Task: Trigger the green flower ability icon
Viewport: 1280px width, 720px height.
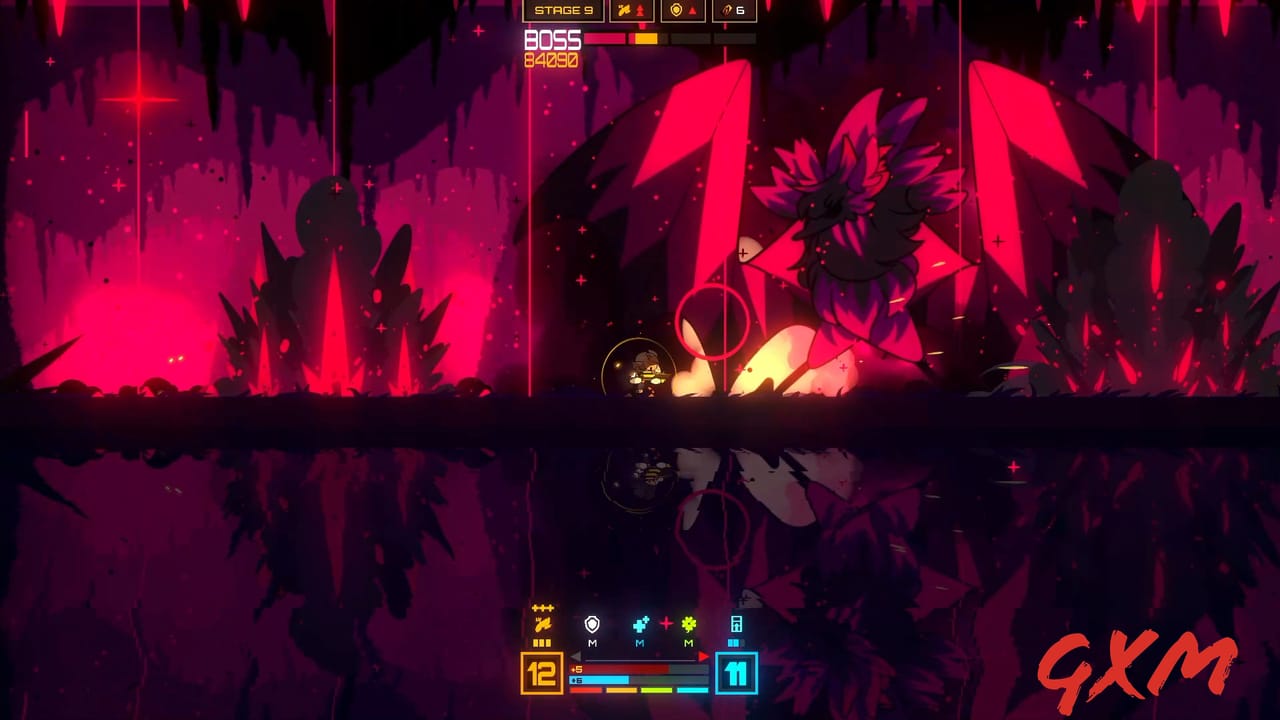Action: (688, 625)
